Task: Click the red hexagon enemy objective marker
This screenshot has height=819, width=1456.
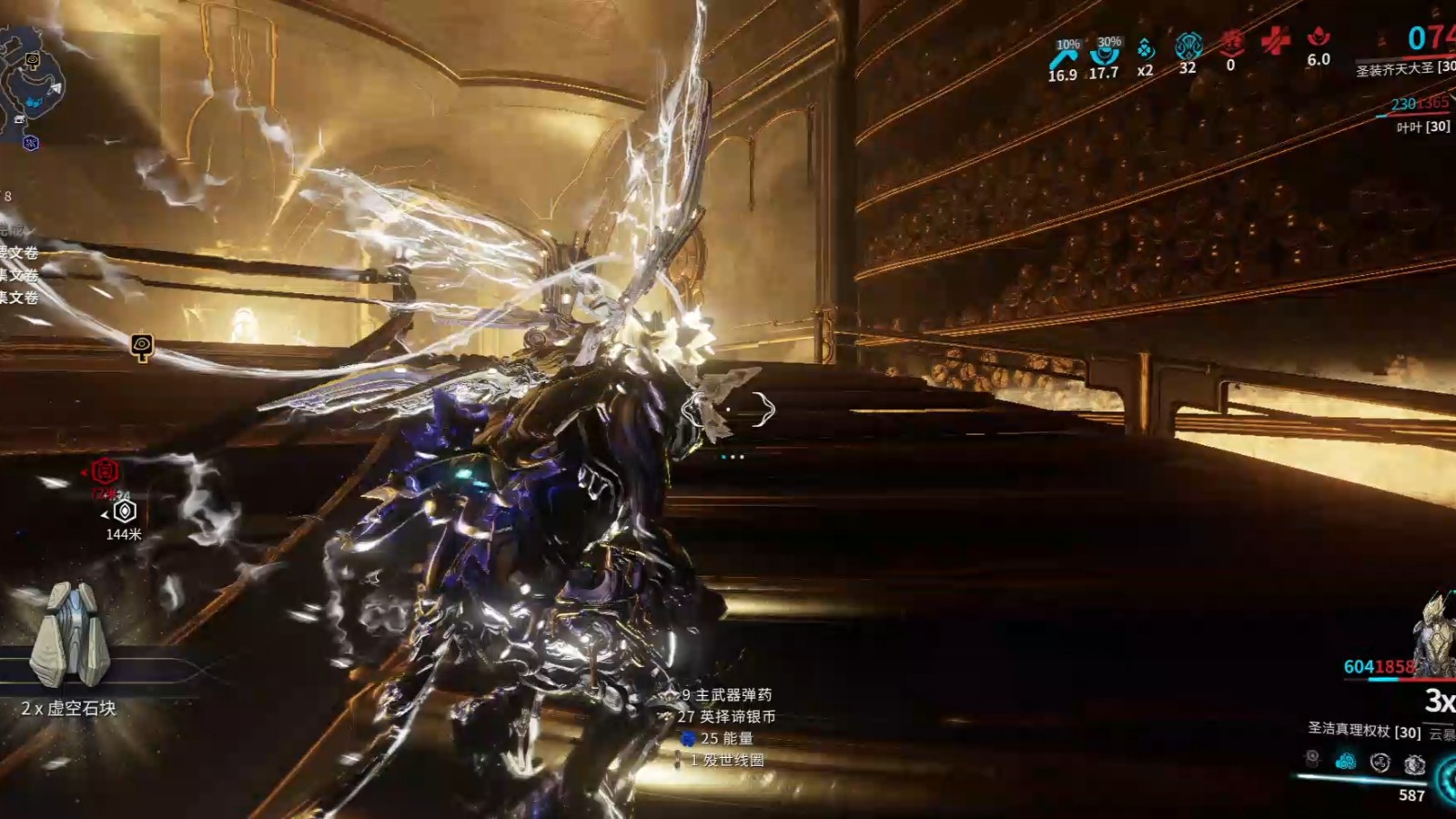Action: pos(105,471)
